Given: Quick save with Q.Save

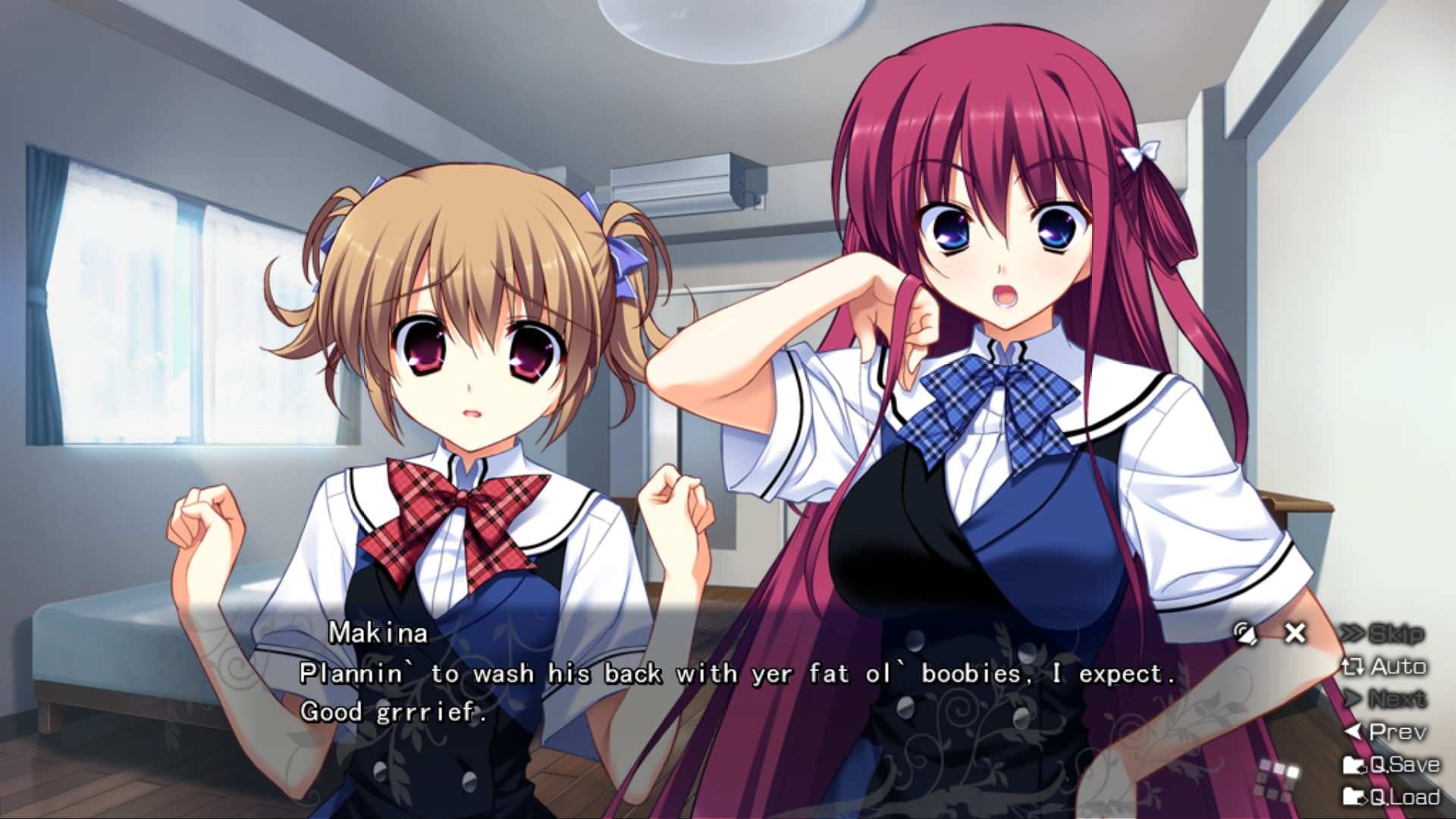Looking at the screenshot, I should pyautogui.click(x=1392, y=764).
